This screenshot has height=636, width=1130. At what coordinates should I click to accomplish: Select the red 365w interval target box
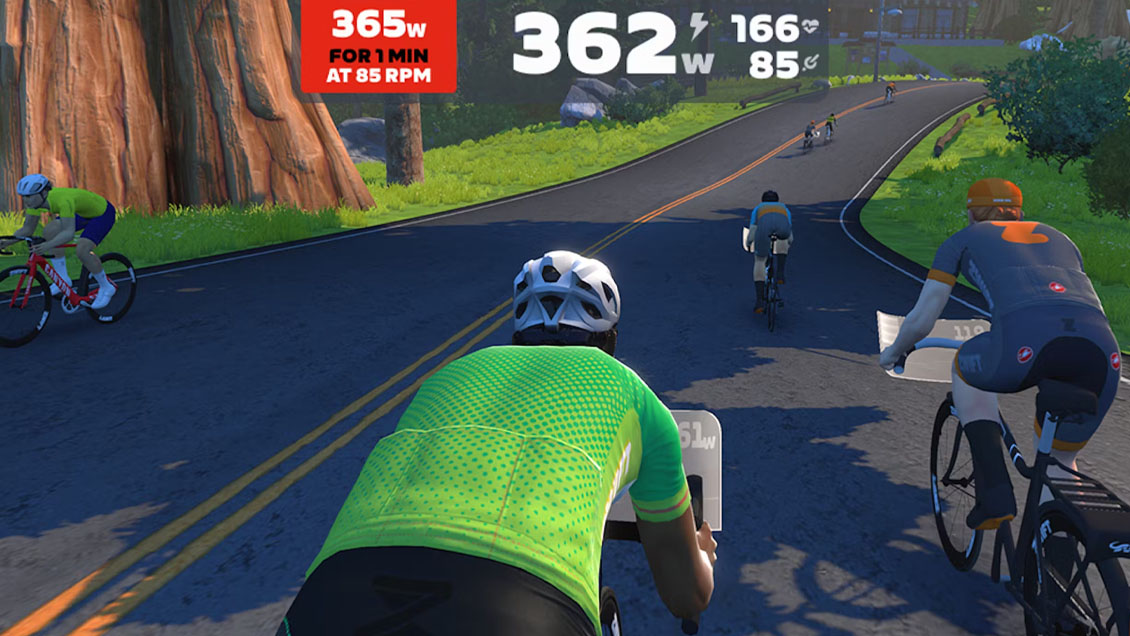click(x=378, y=46)
